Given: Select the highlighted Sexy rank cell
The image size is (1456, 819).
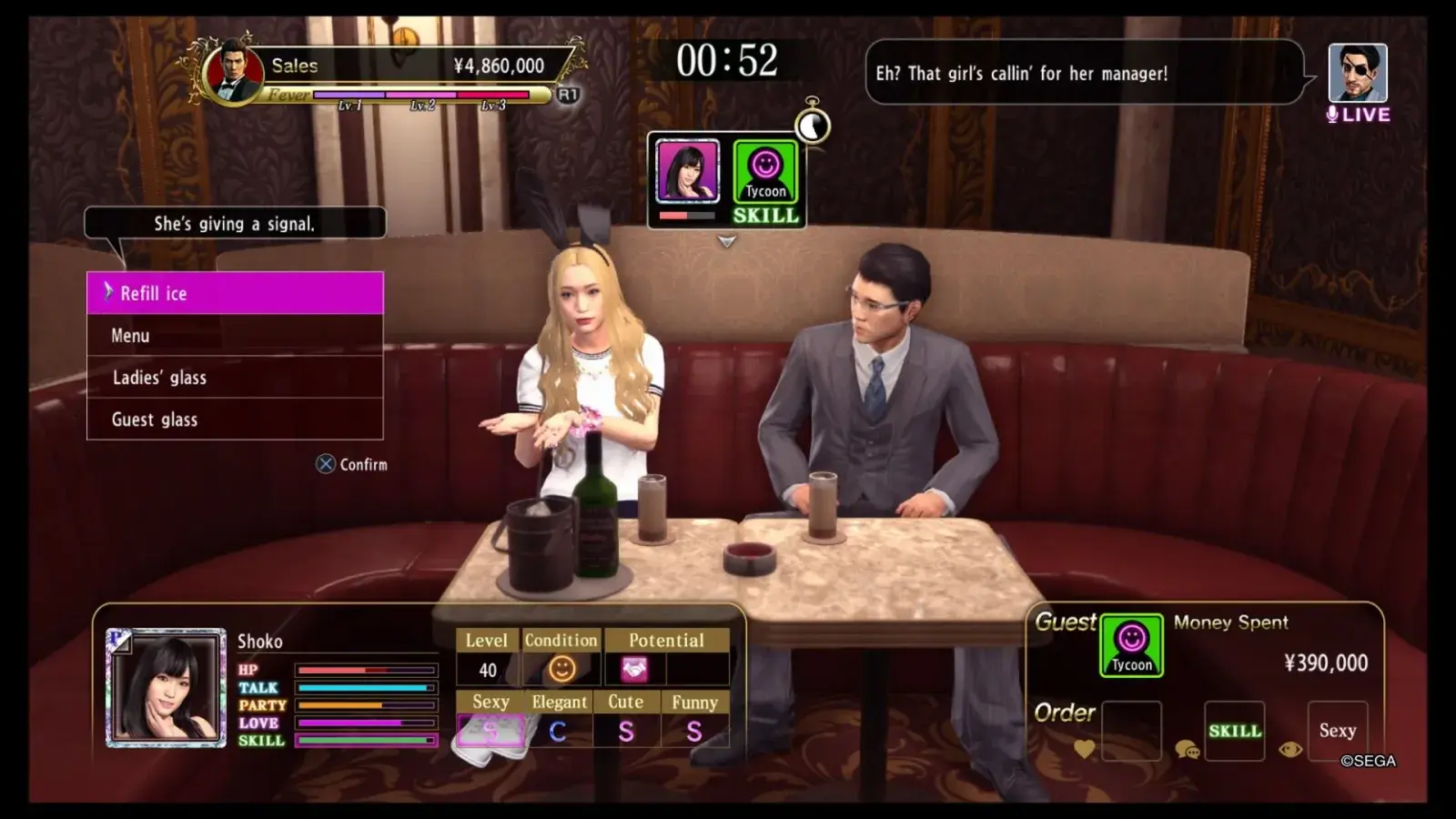Looking at the screenshot, I should 490,731.
